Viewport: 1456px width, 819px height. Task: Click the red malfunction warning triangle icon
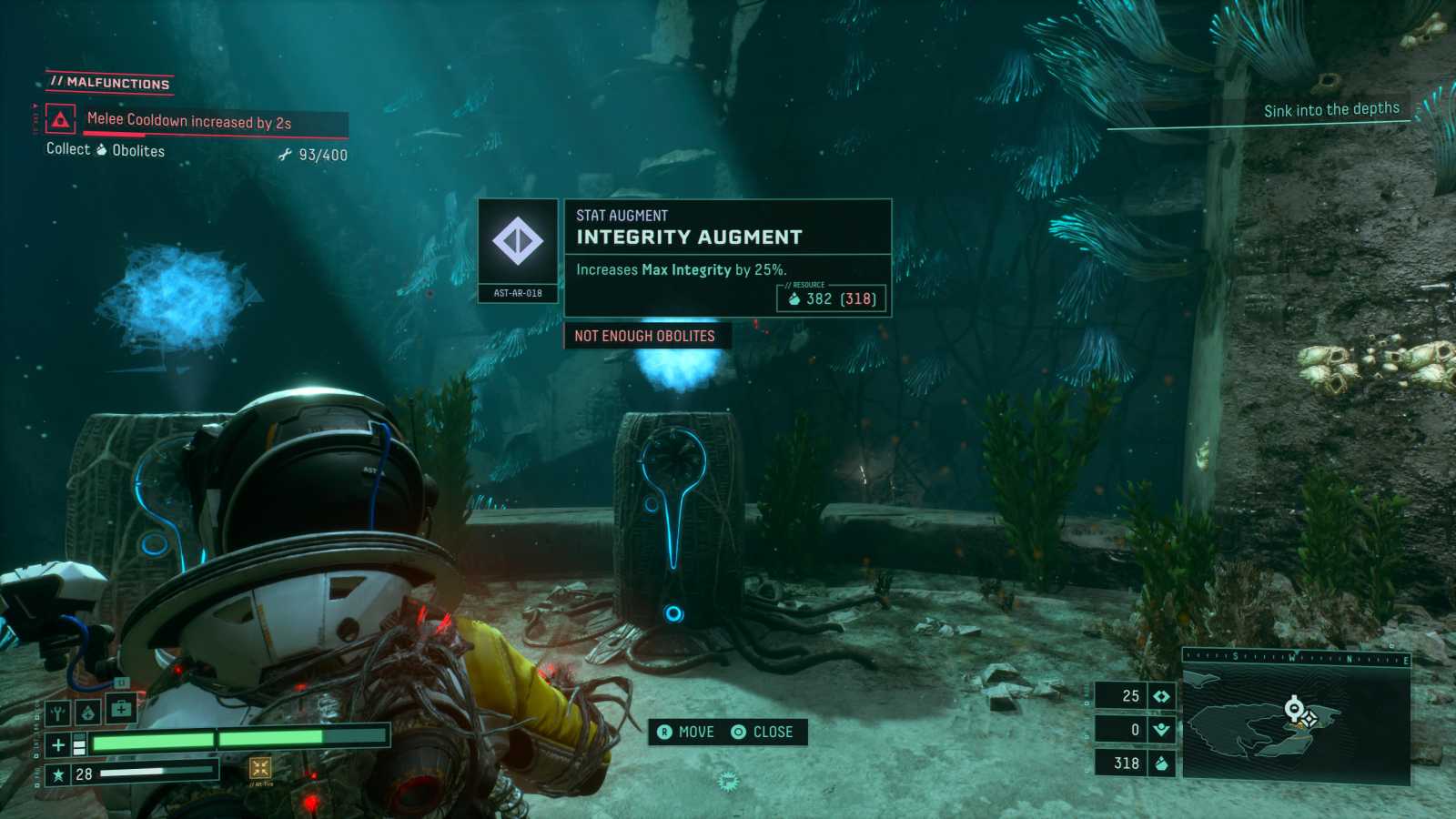click(x=60, y=120)
